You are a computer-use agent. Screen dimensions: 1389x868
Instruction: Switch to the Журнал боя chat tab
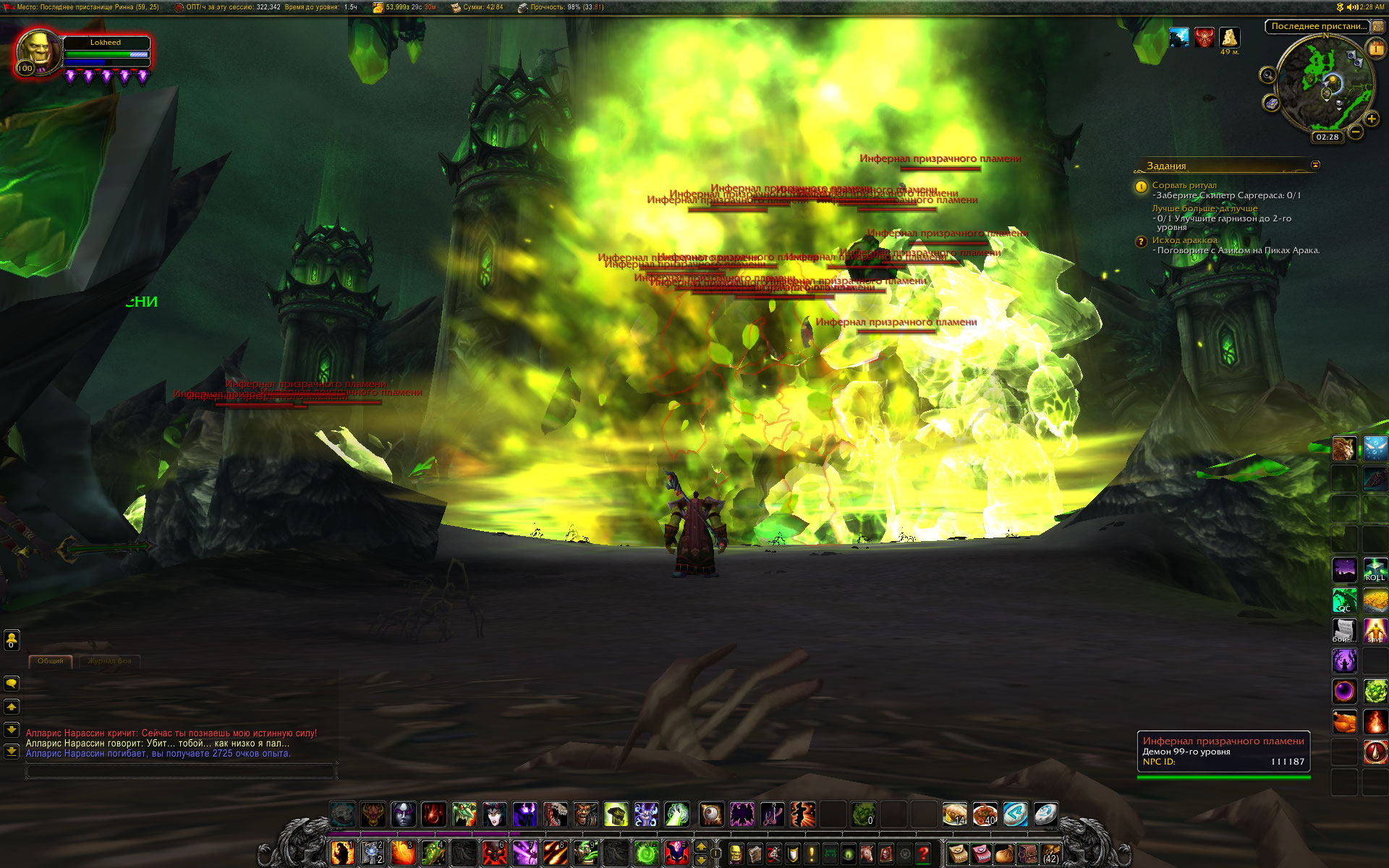pyautogui.click(x=110, y=661)
